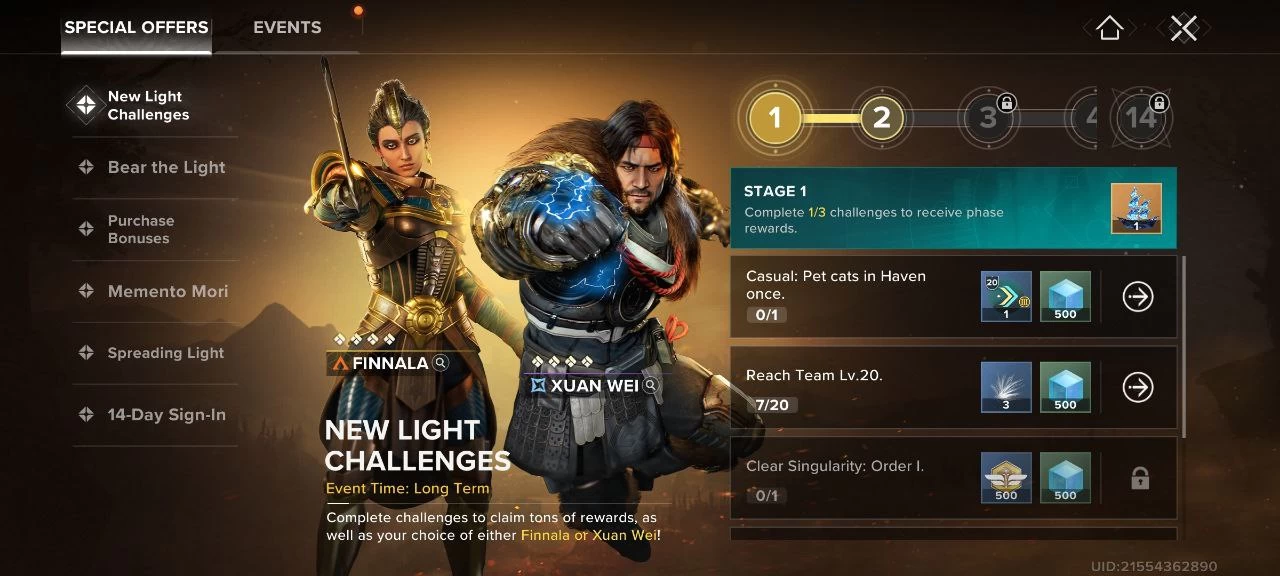This screenshot has height=576, width=1280.
Task: Inspect Xuan Wei's character details
Action: [651, 385]
